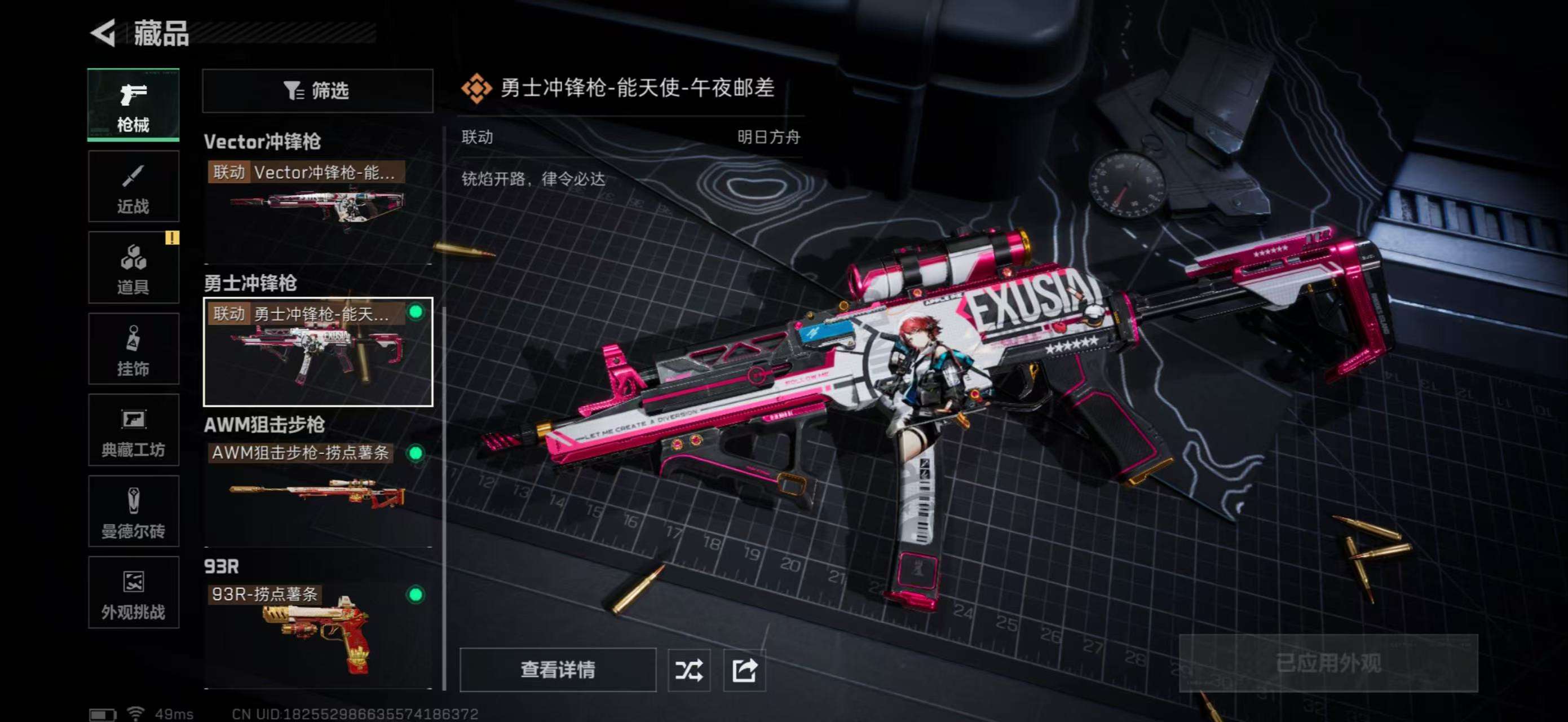Click the back arrow beside 藏品 title
The height and width of the screenshot is (722, 1568).
click(x=105, y=33)
